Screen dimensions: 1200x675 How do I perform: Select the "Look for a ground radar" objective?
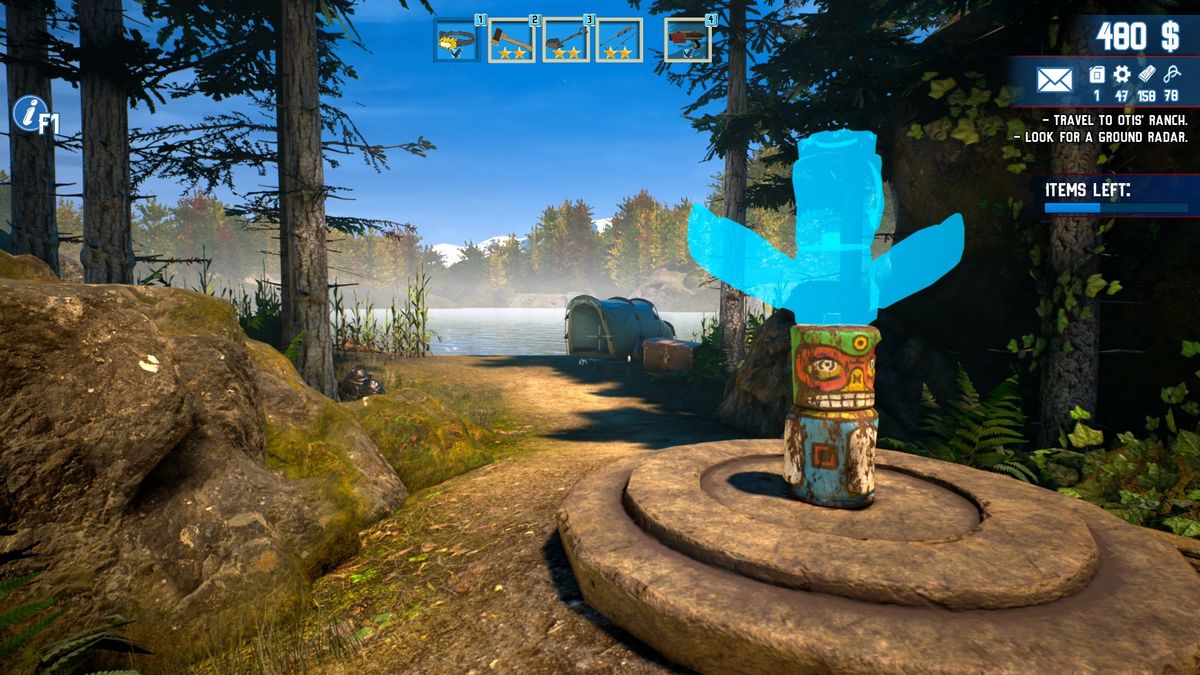[1100, 137]
